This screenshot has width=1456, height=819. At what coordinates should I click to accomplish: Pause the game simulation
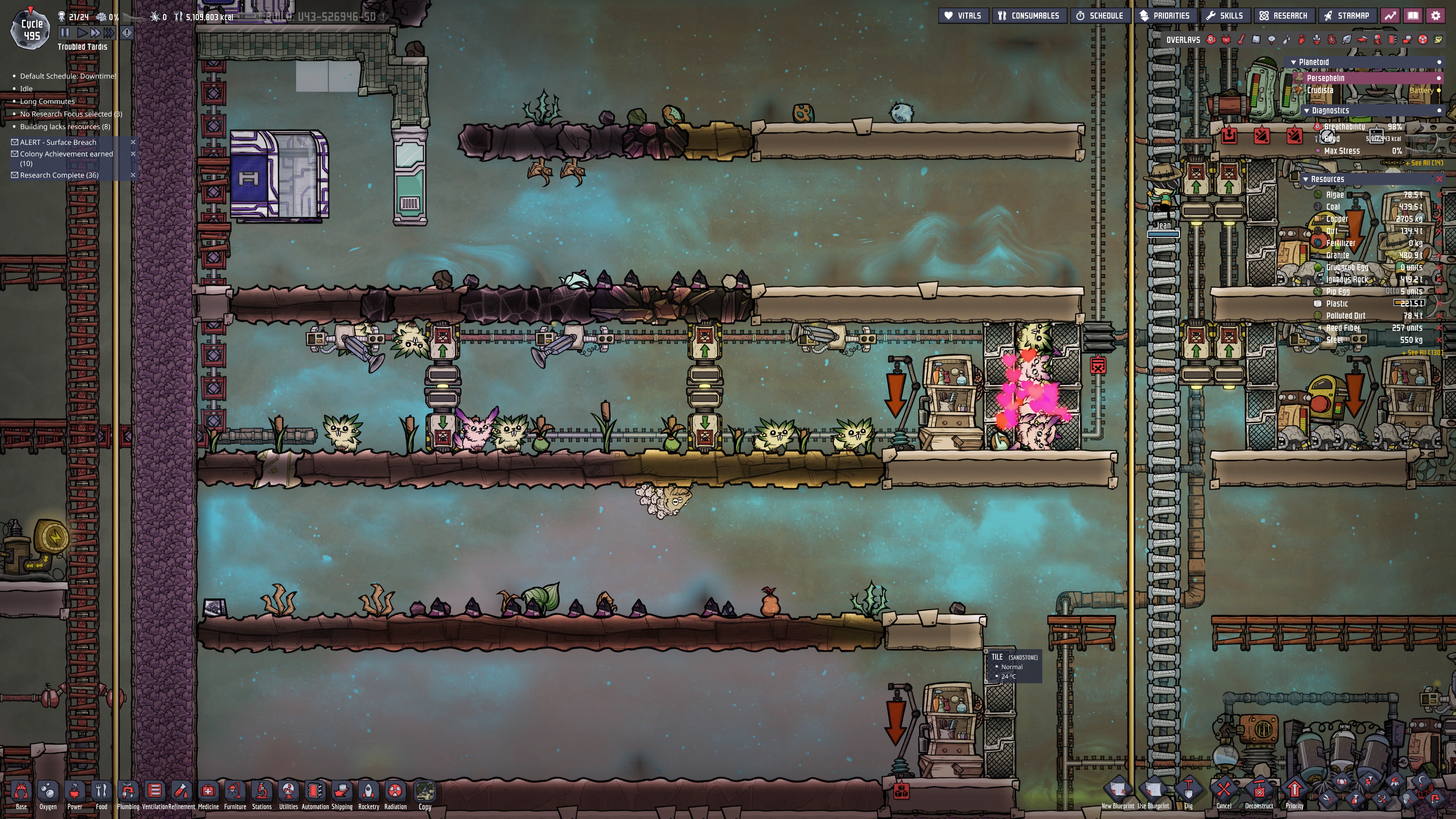click(x=65, y=33)
